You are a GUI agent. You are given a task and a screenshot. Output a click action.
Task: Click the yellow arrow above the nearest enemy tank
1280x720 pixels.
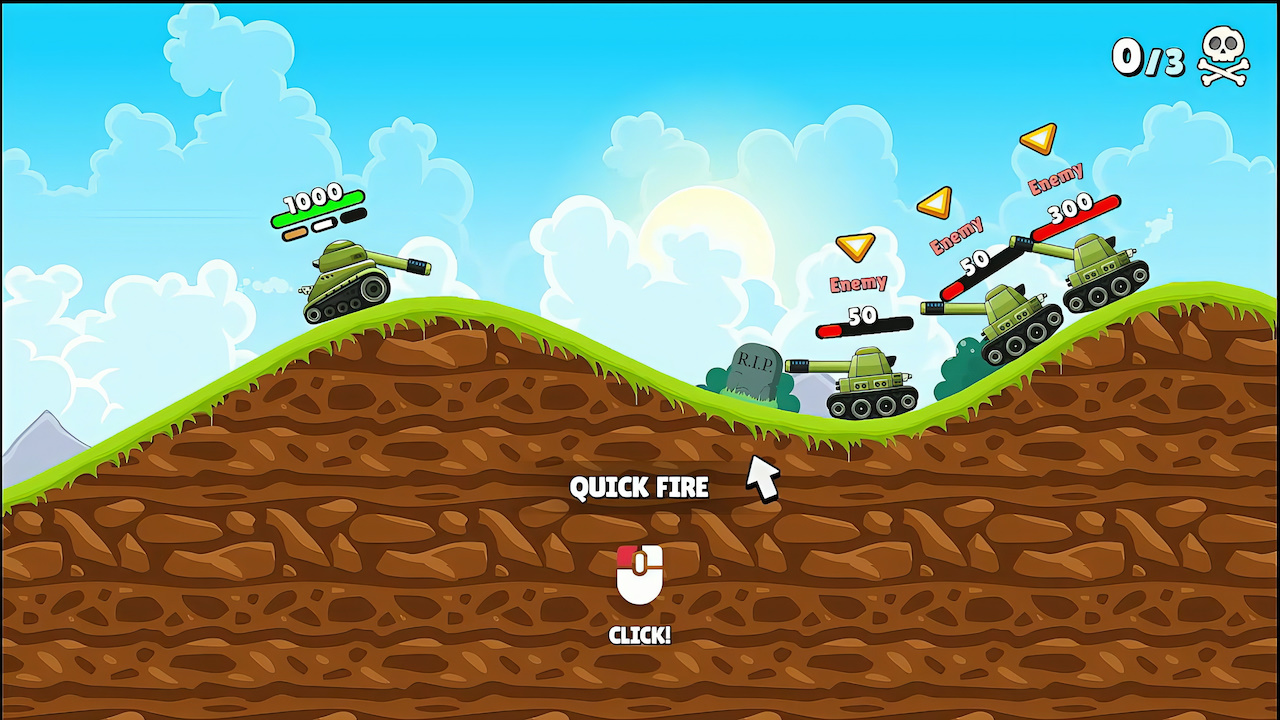click(x=855, y=247)
